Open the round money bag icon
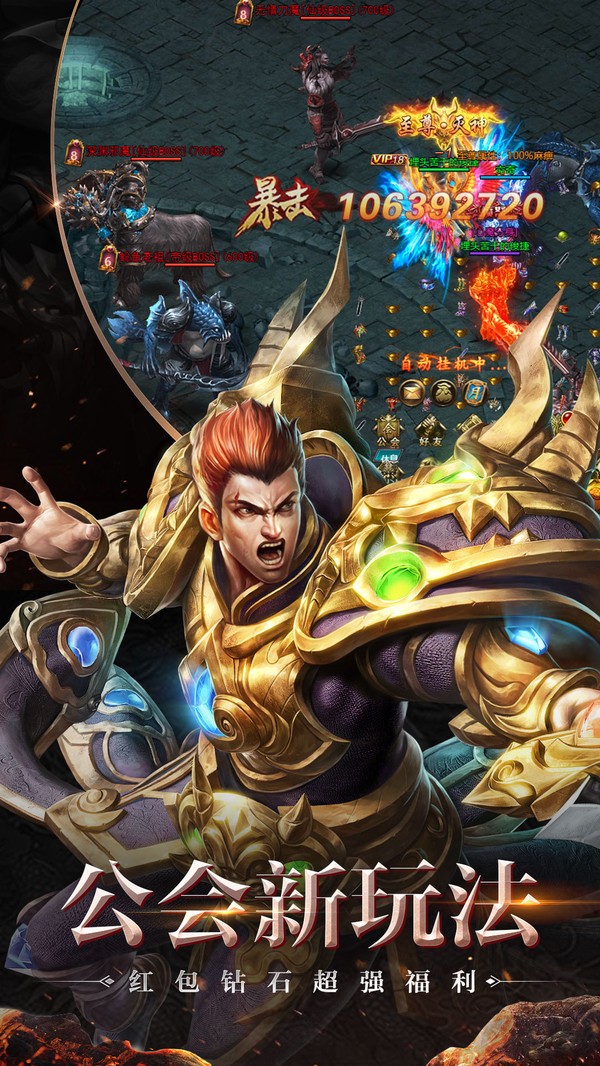The image size is (600, 1066). (444, 393)
